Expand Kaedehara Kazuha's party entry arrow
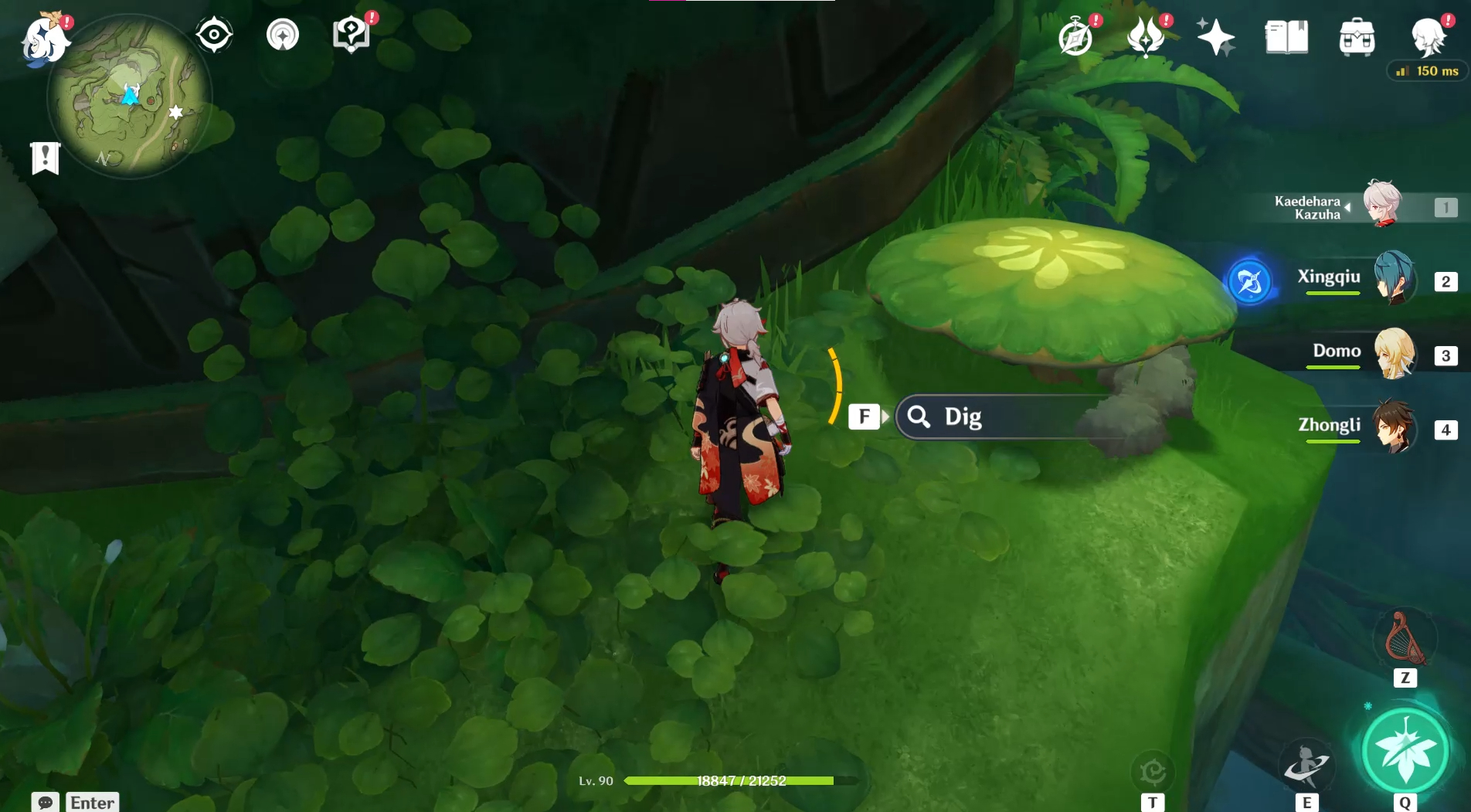 click(x=1347, y=206)
